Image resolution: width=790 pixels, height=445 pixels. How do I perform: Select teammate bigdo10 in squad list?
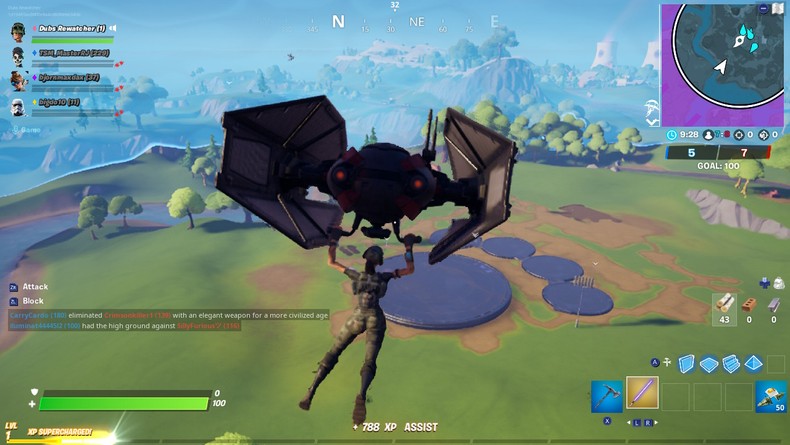coord(62,103)
